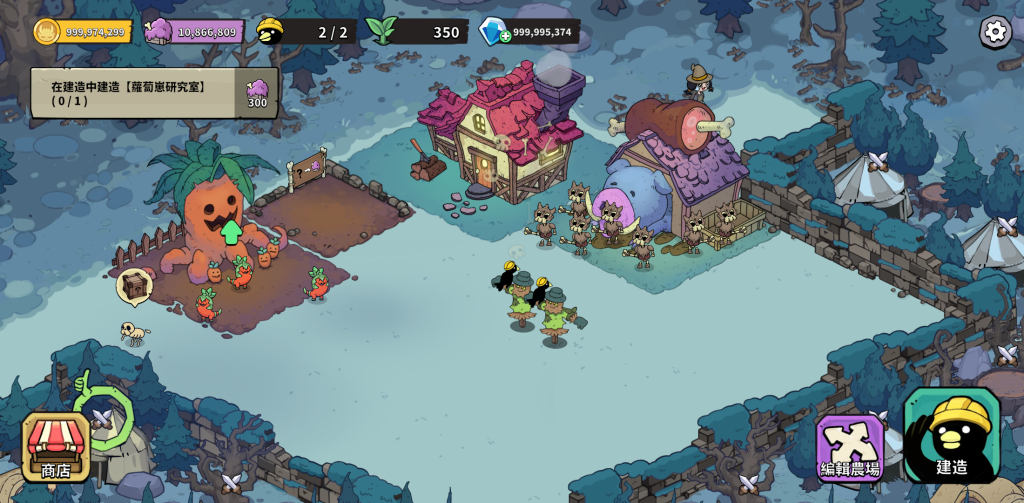Tap the treasure chest speech bubble
The image size is (1024, 503).
pos(134,286)
